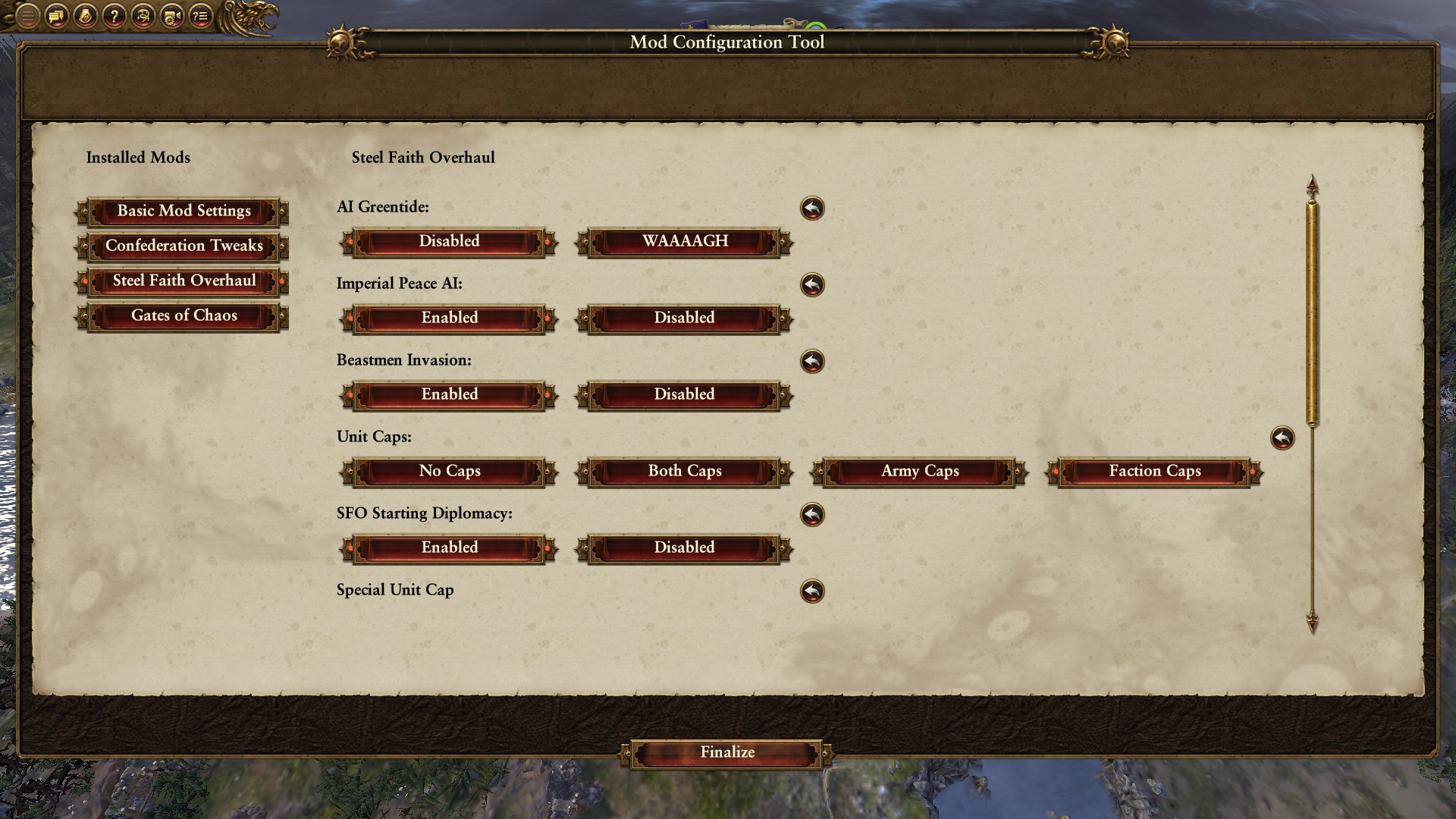Viewport: 1456px width, 819px height.
Task: Open Basic Mod Settings
Action: click(184, 212)
